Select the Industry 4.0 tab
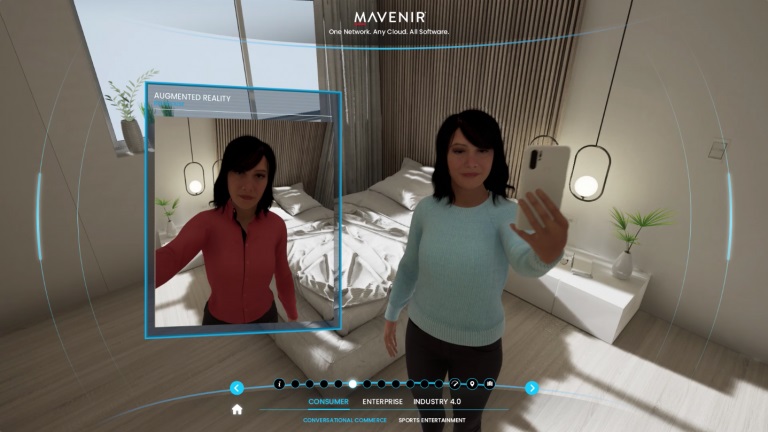The width and height of the screenshot is (768, 432). coord(437,402)
